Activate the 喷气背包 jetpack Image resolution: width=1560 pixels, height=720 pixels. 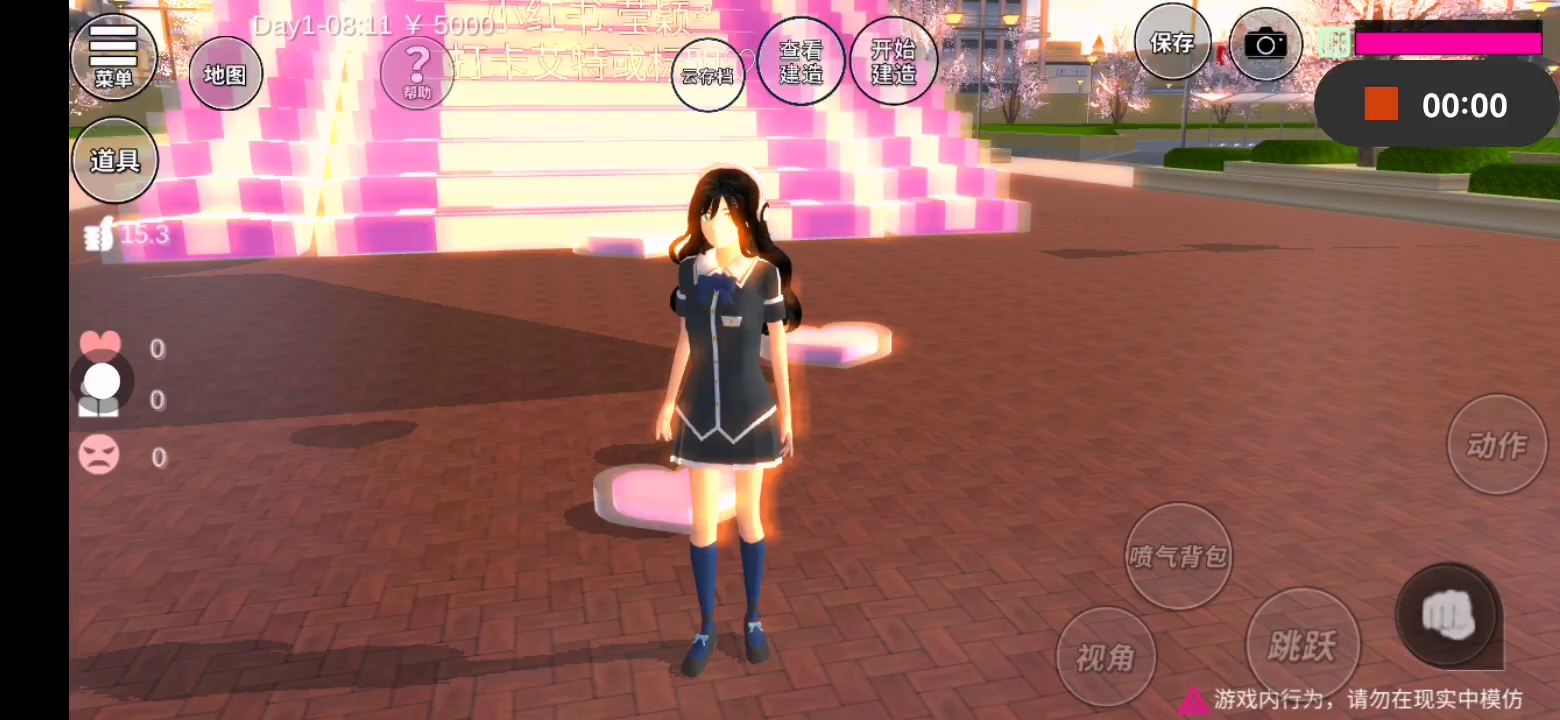point(1178,556)
